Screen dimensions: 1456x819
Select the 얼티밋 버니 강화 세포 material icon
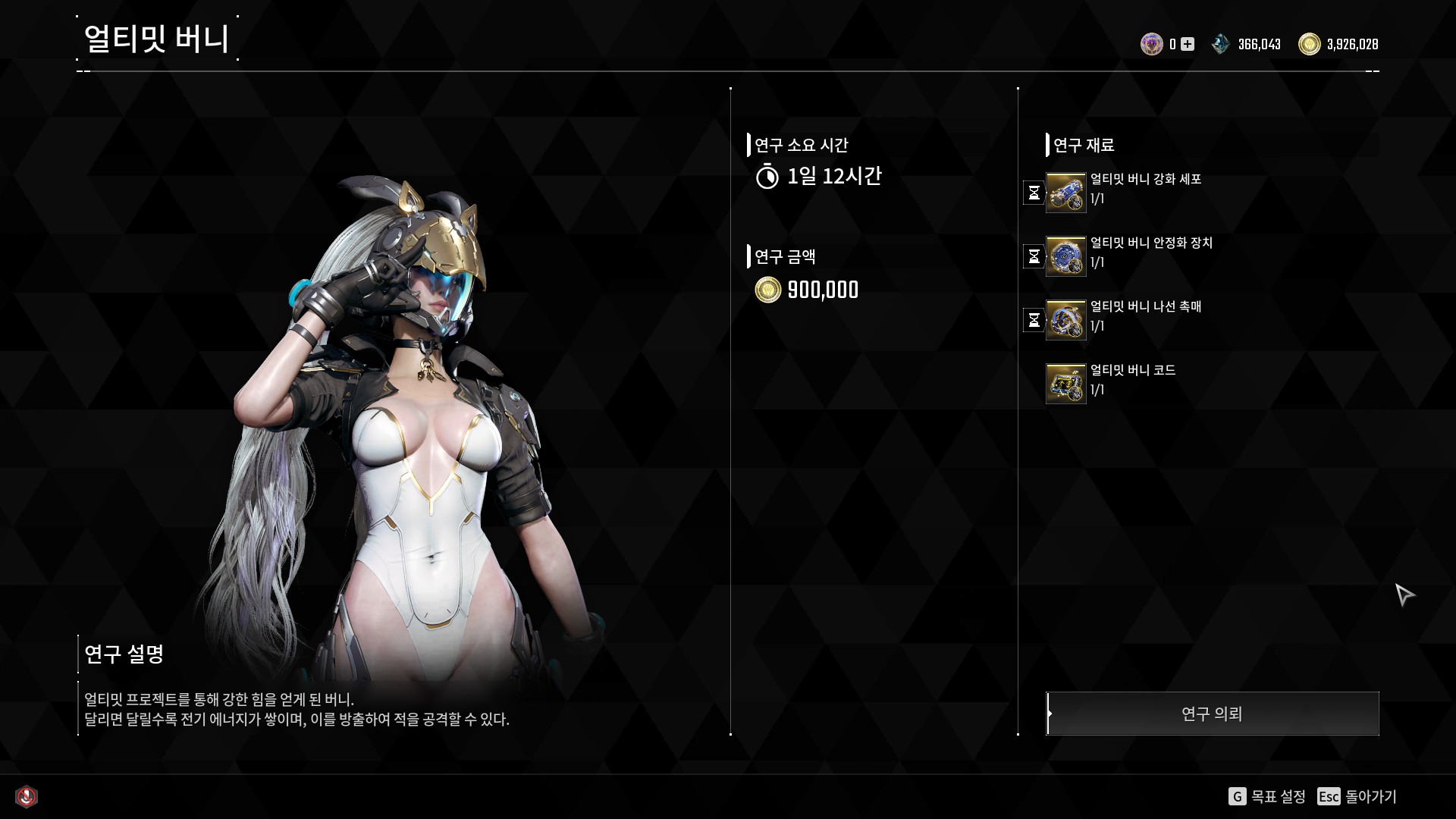point(1065,193)
